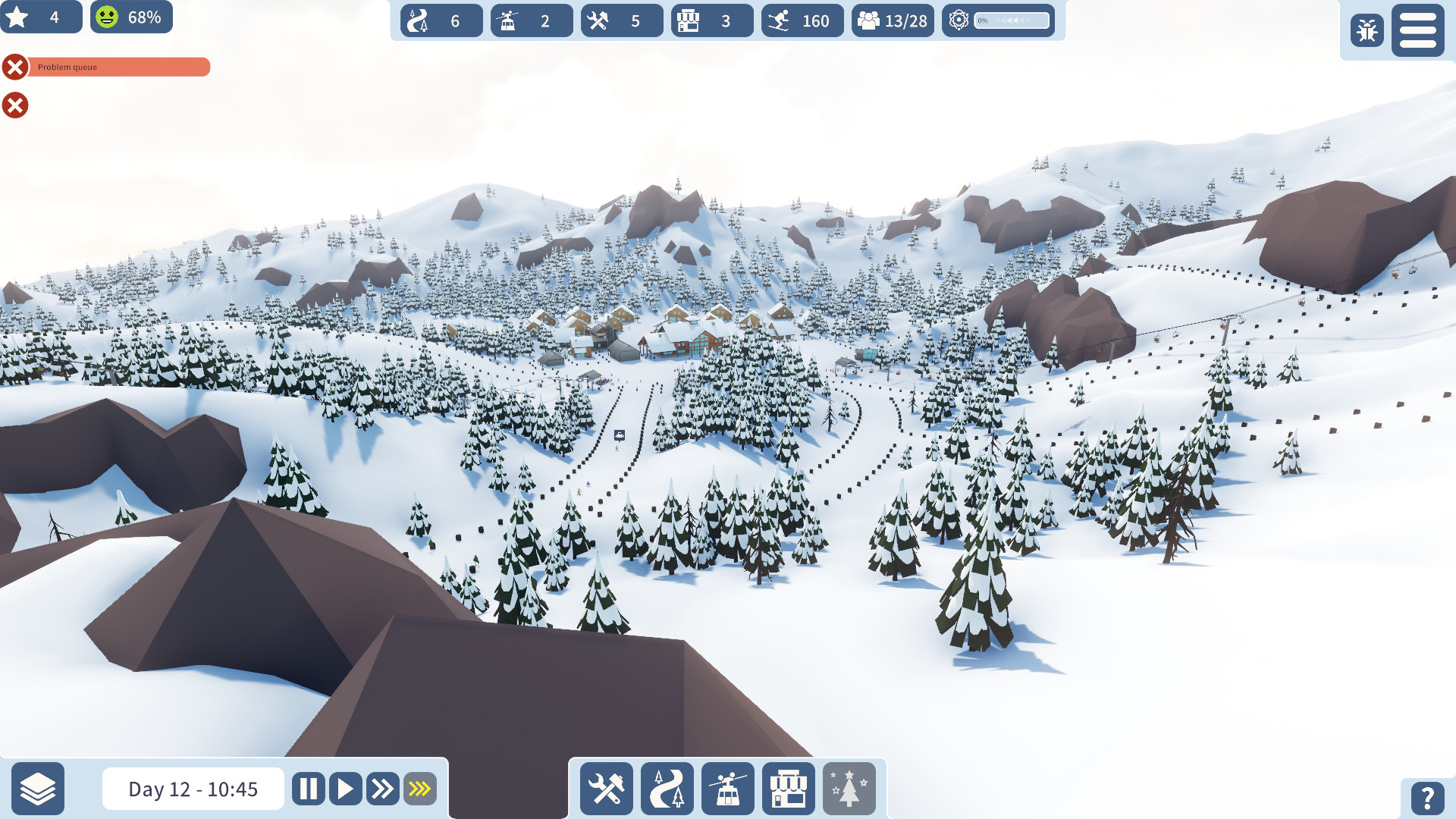Check the 68% guest happiness indicator
Viewport: 1456px width, 819px height.
pyautogui.click(x=131, y=17)
